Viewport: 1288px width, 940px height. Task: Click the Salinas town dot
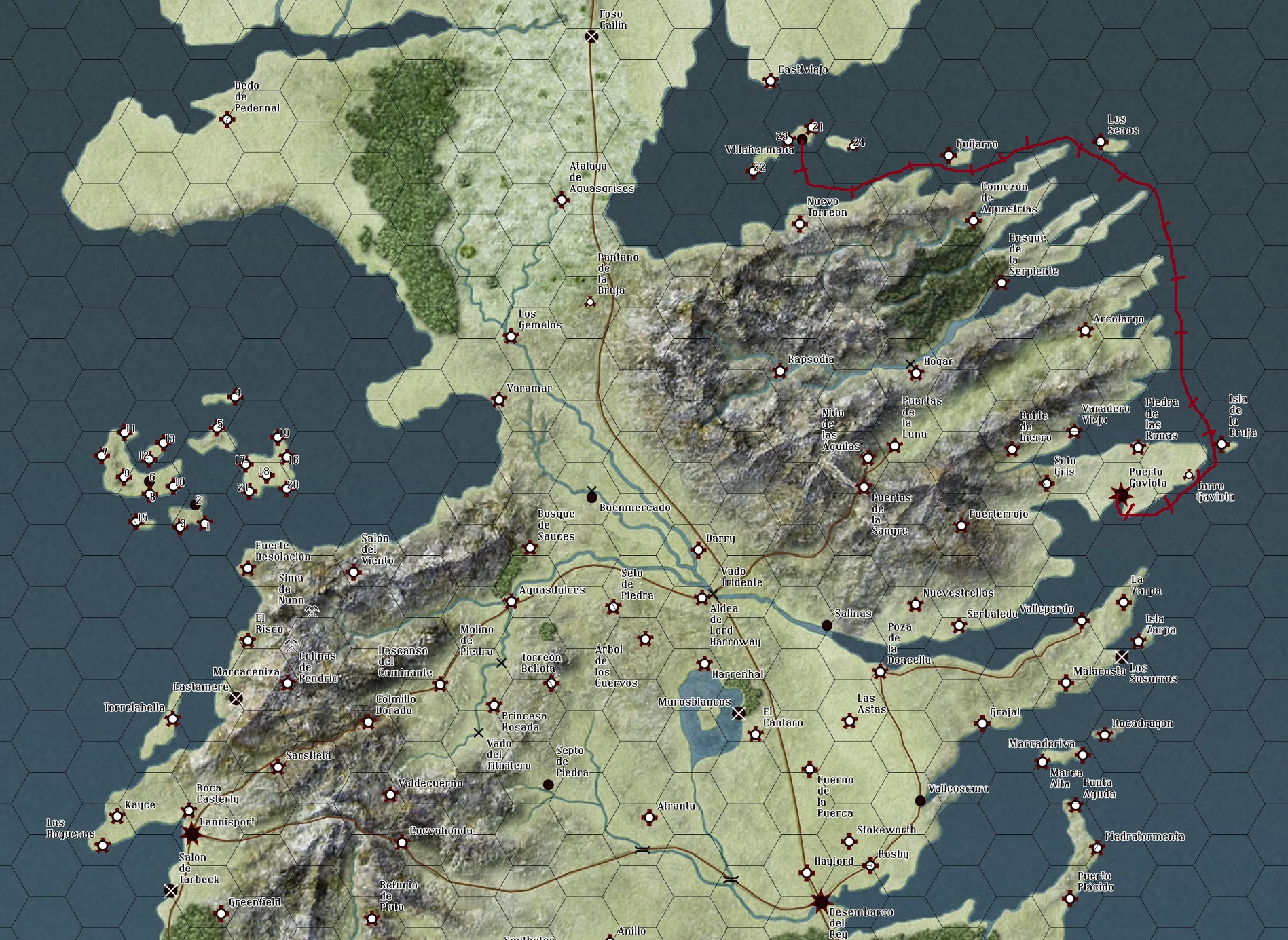826,625
